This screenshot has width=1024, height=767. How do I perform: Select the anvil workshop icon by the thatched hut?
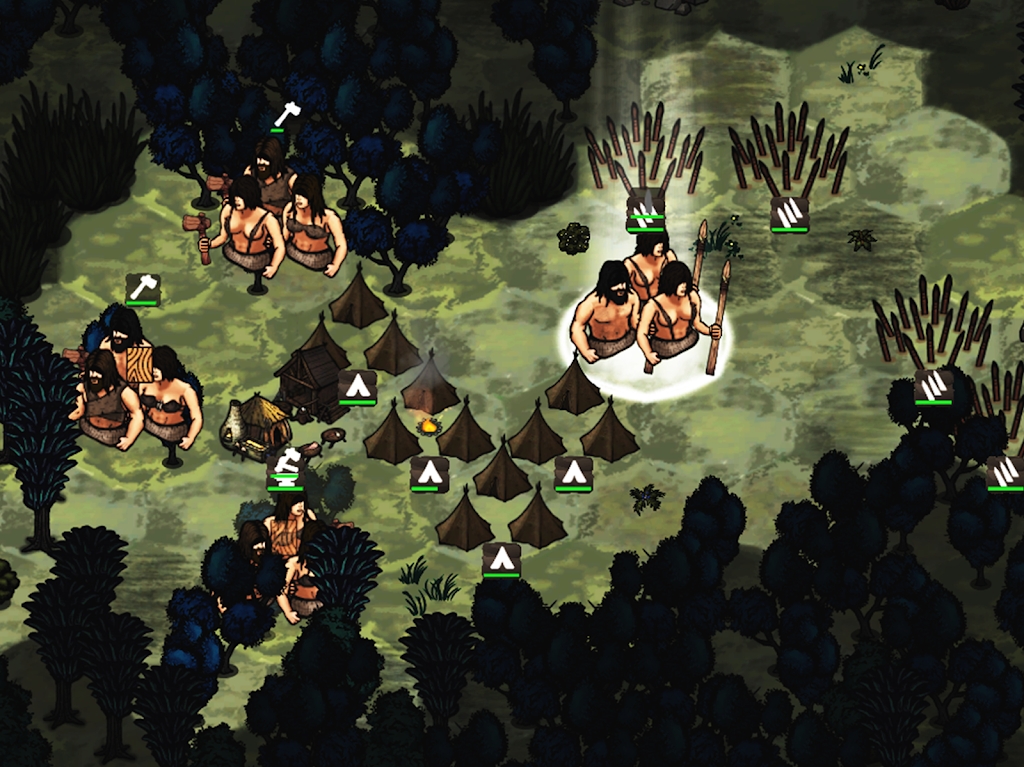point(285,466)
